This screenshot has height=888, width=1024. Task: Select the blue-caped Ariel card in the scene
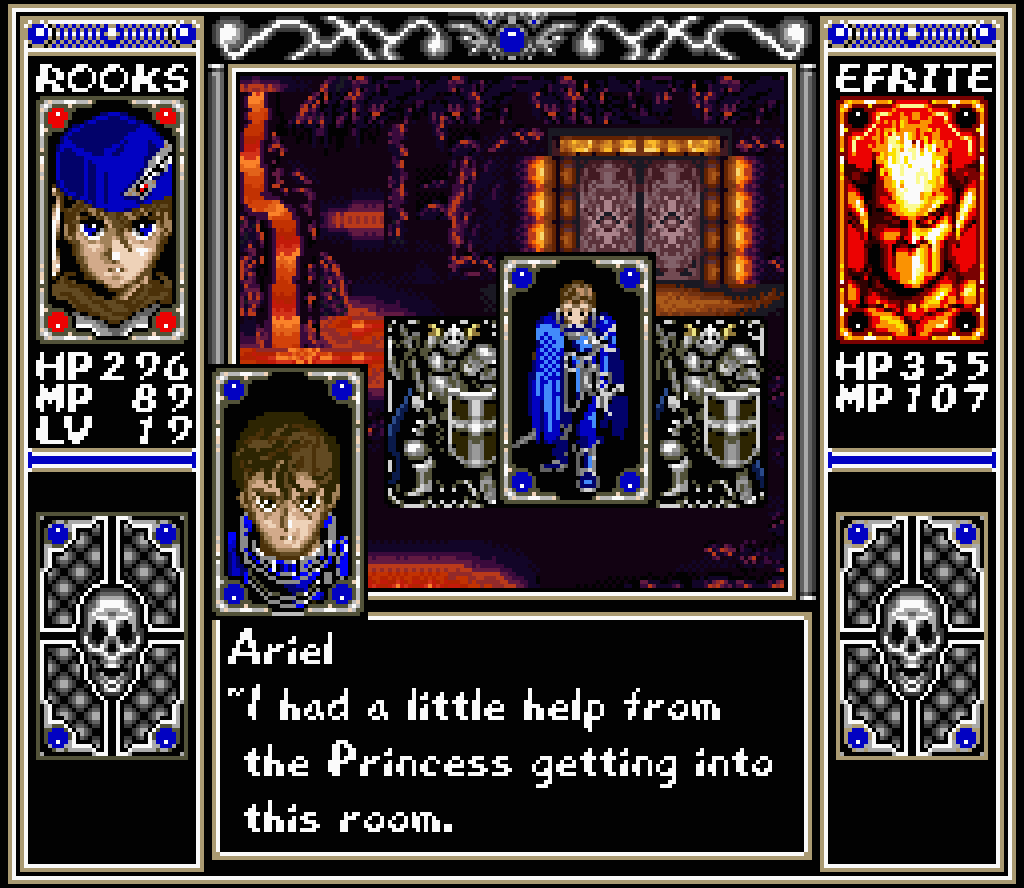(x=576, y=379)
